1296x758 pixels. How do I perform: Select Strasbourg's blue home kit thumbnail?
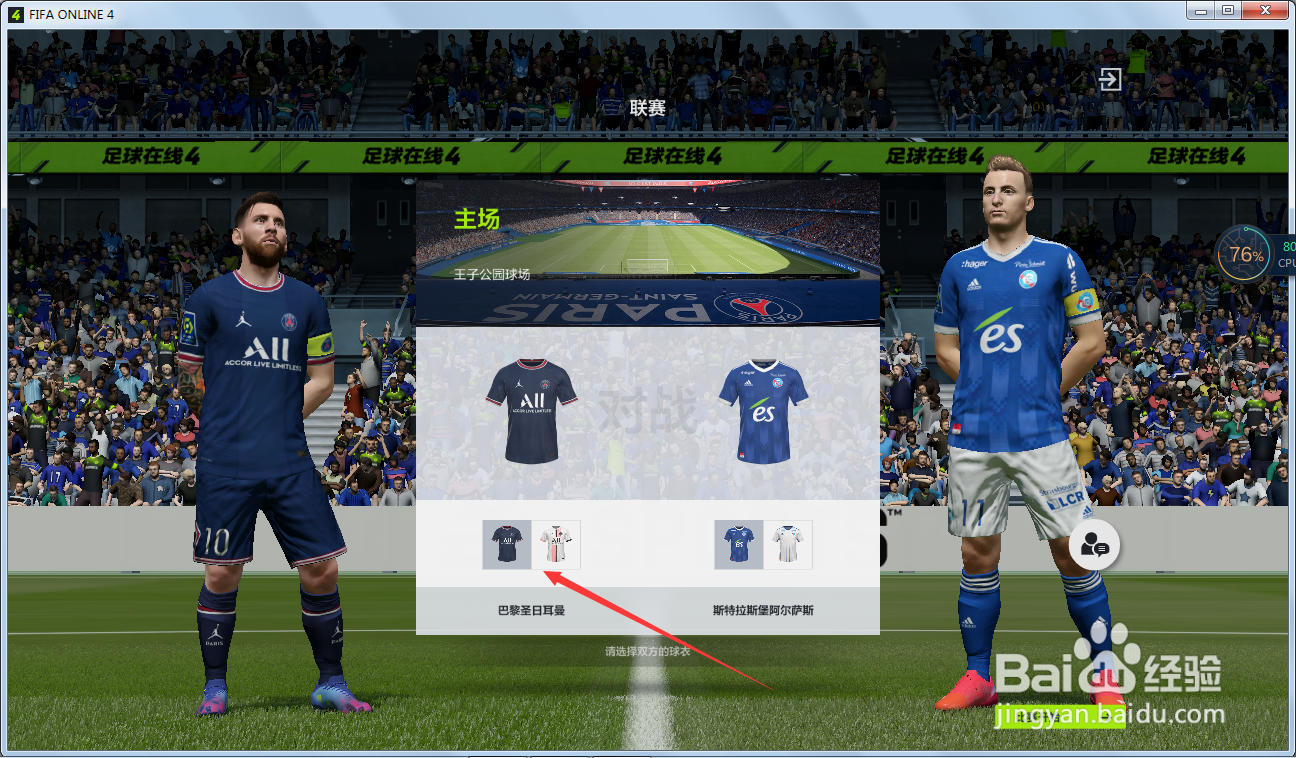[738, 544]
